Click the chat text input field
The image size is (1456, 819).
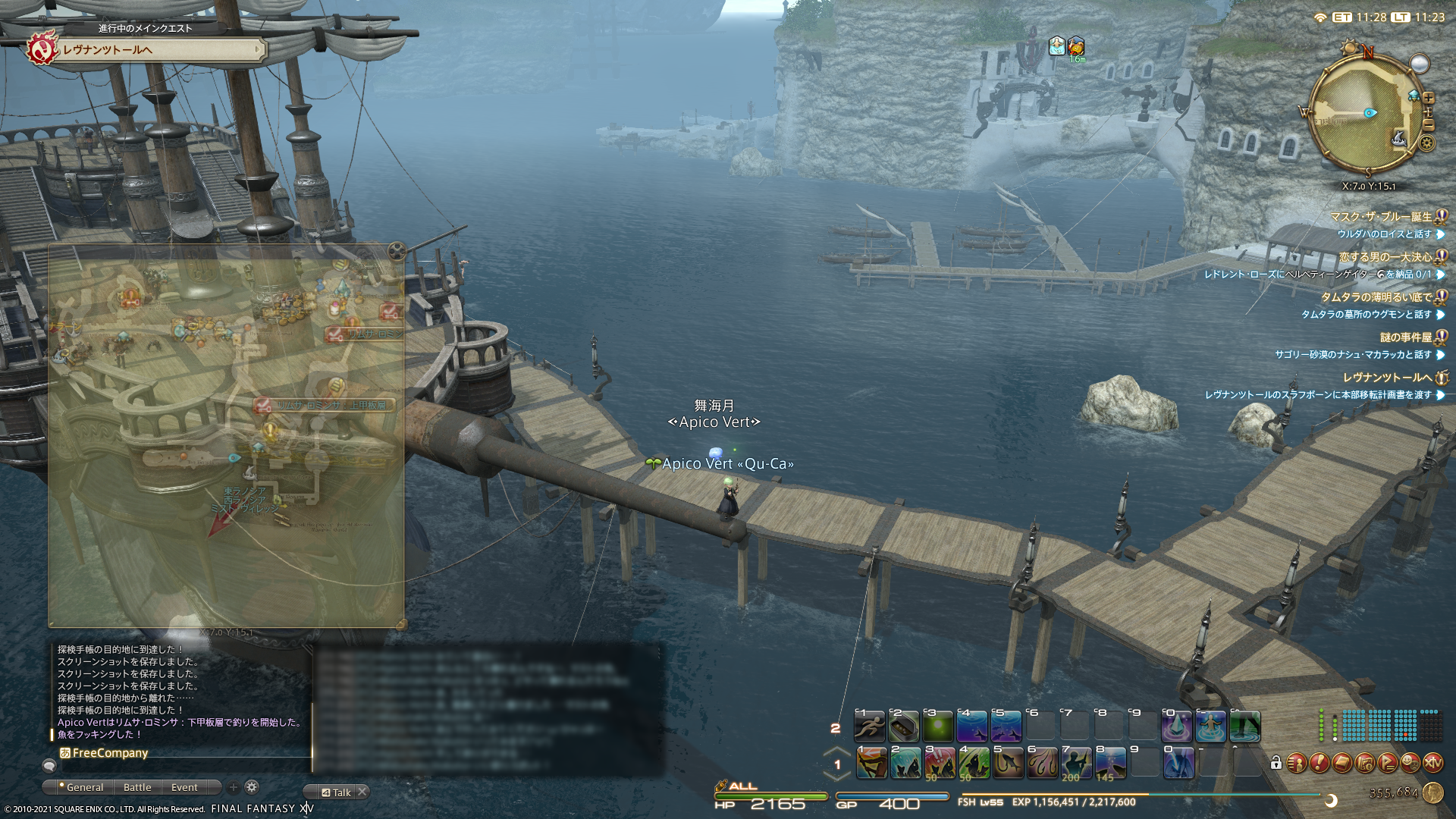(x=182, y=766)
